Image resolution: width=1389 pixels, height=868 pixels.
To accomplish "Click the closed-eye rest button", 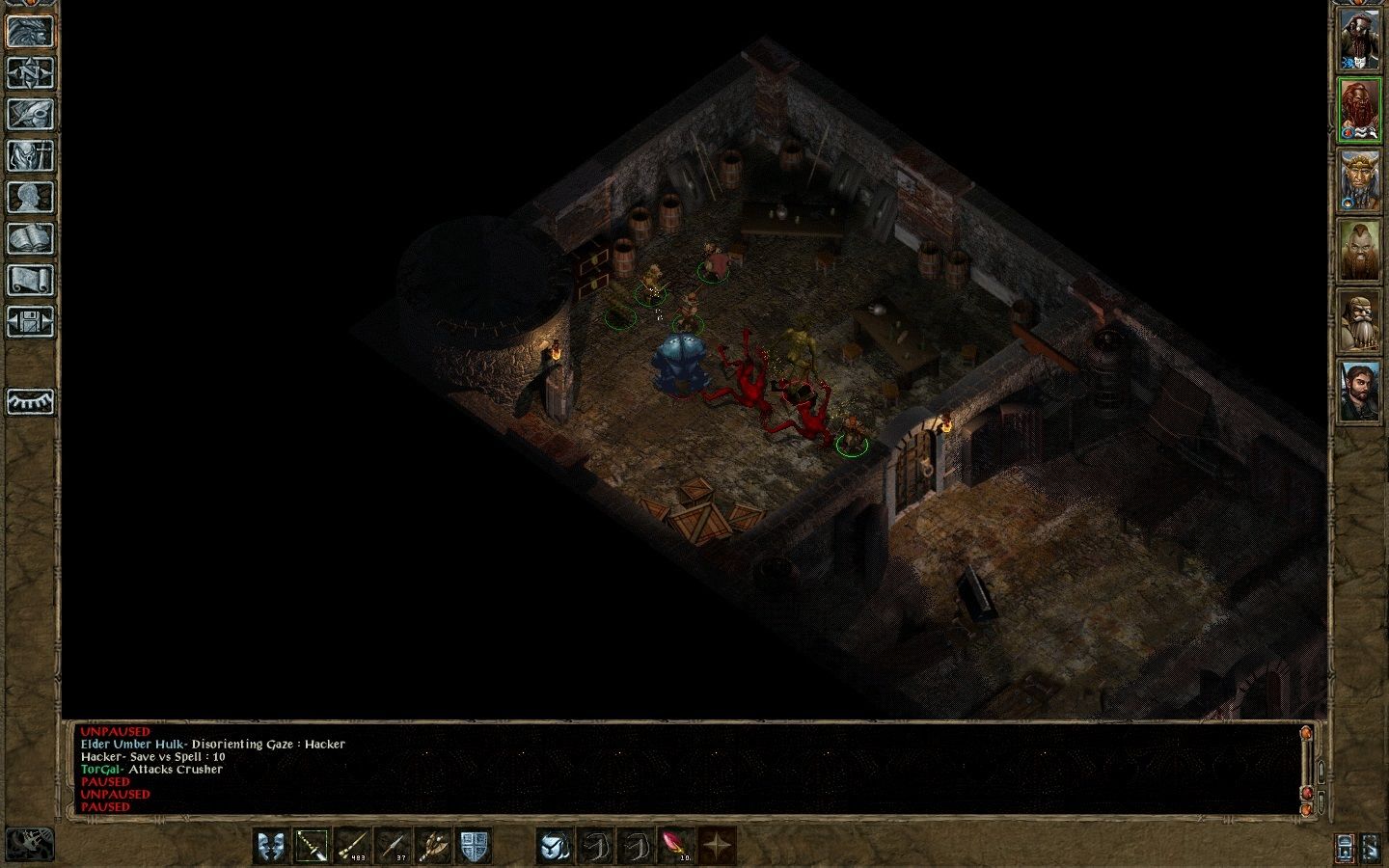I will (30, 401).
